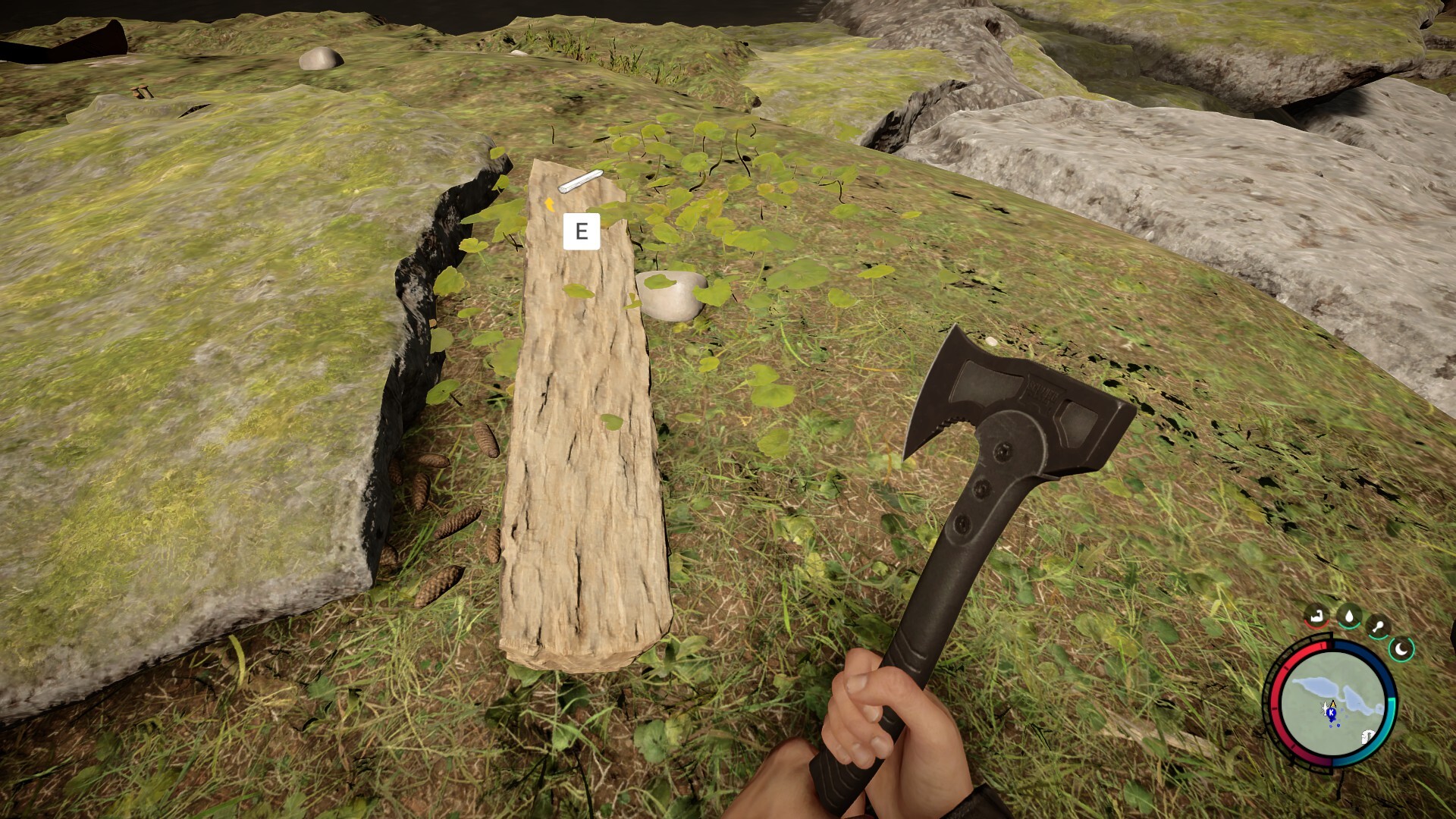This screenshot has height=819, width=1456.
Task: Click the sleep moon status icon
Action: (1401, 649)
